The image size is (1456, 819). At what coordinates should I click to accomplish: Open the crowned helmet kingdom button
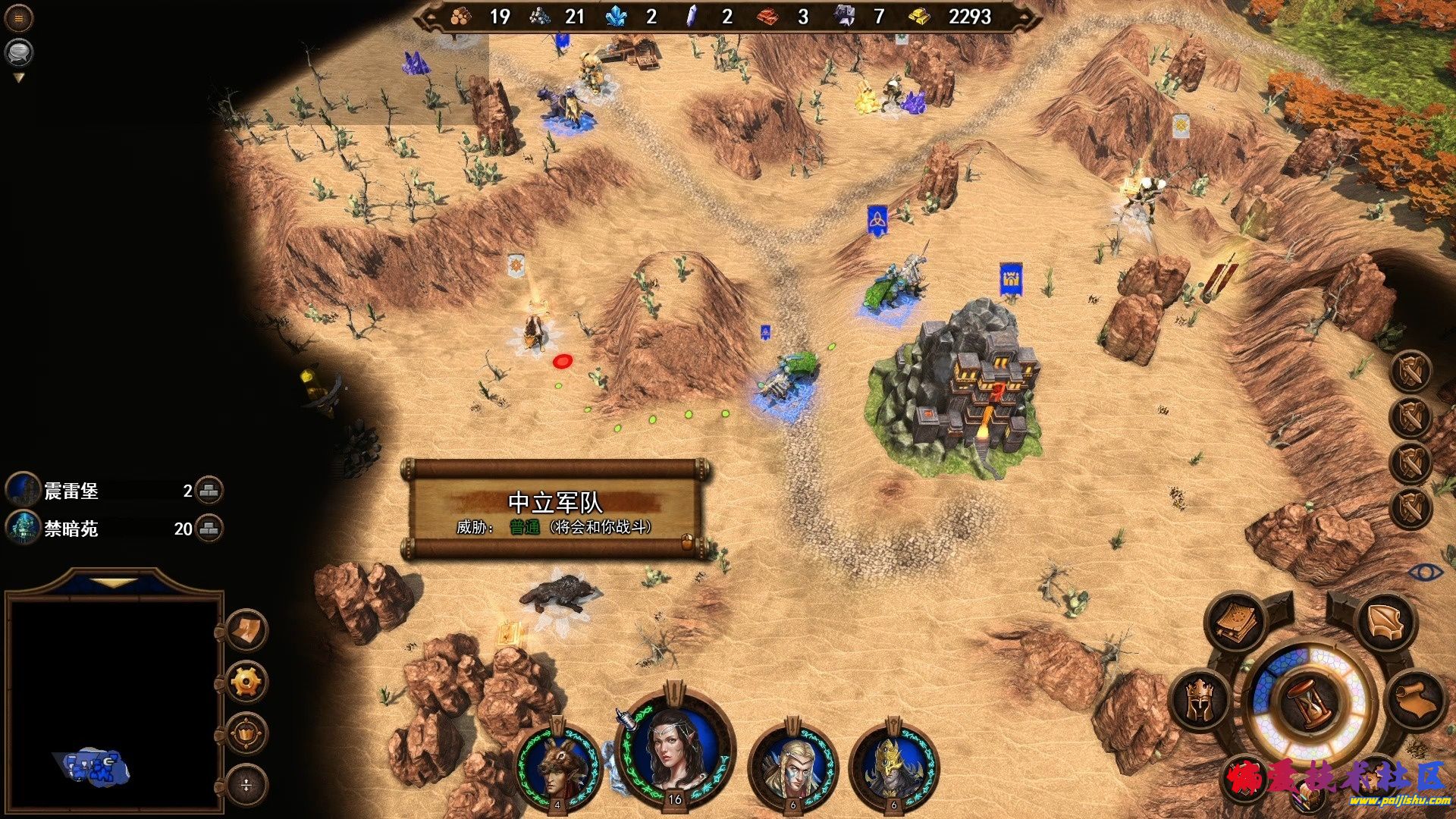point(1201,701)
